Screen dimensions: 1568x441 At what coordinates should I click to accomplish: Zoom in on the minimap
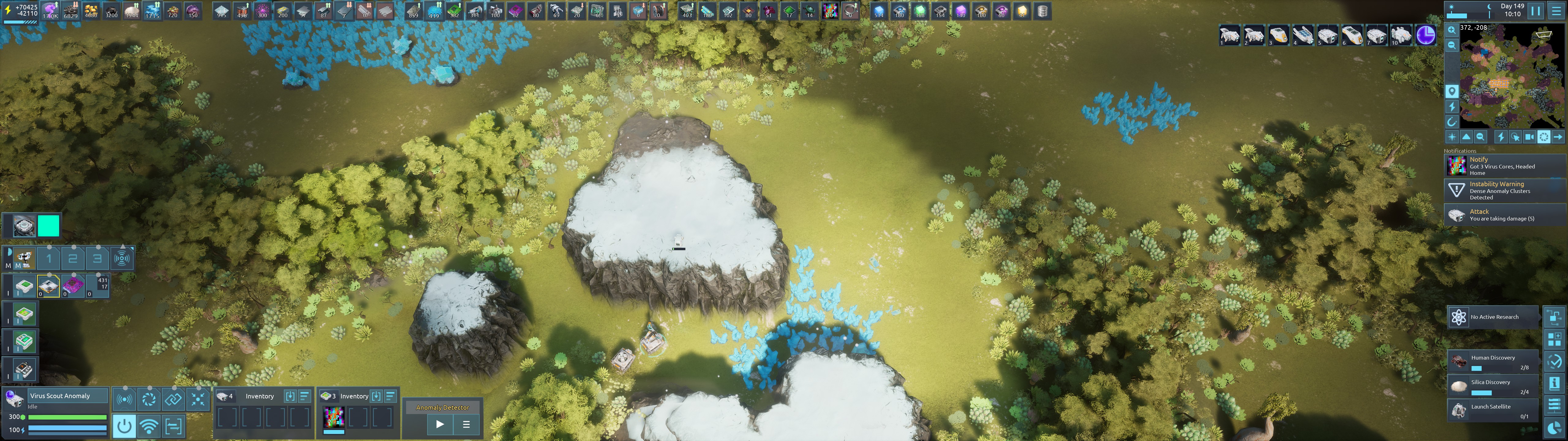tap(1452, 30)
